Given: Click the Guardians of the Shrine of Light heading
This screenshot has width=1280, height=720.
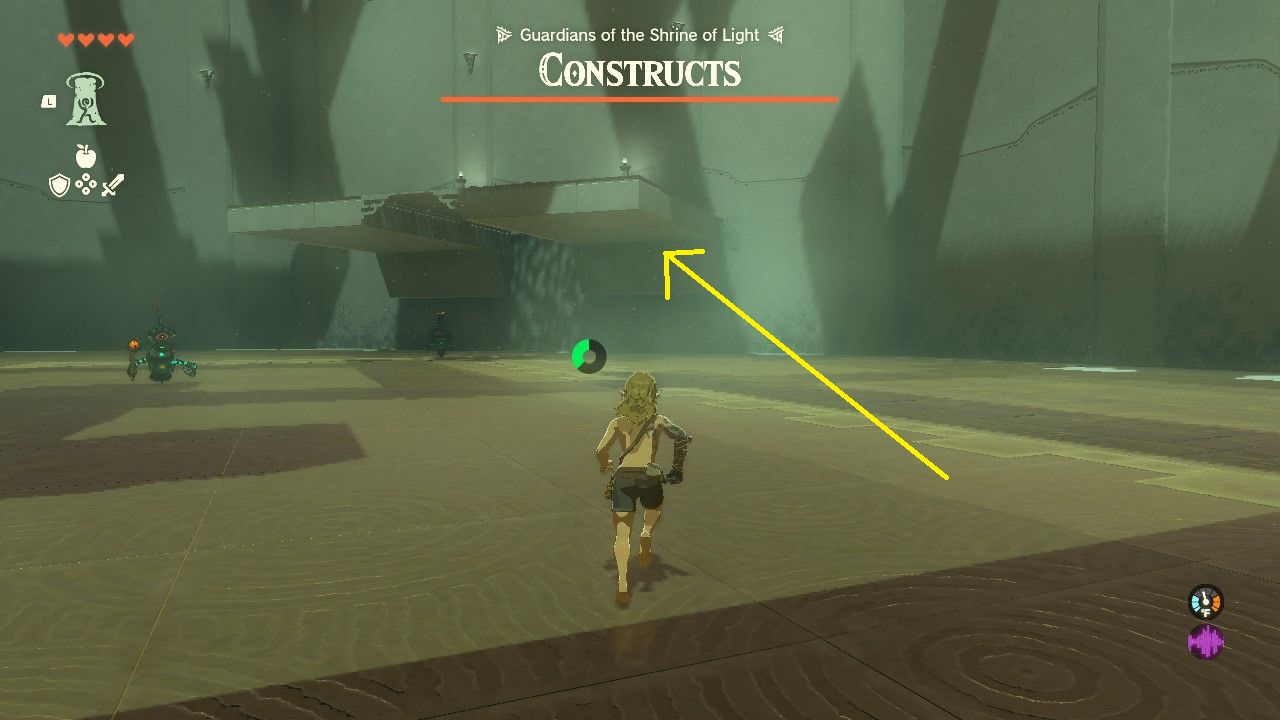Looking at the screenshot, I should [638, 34].
